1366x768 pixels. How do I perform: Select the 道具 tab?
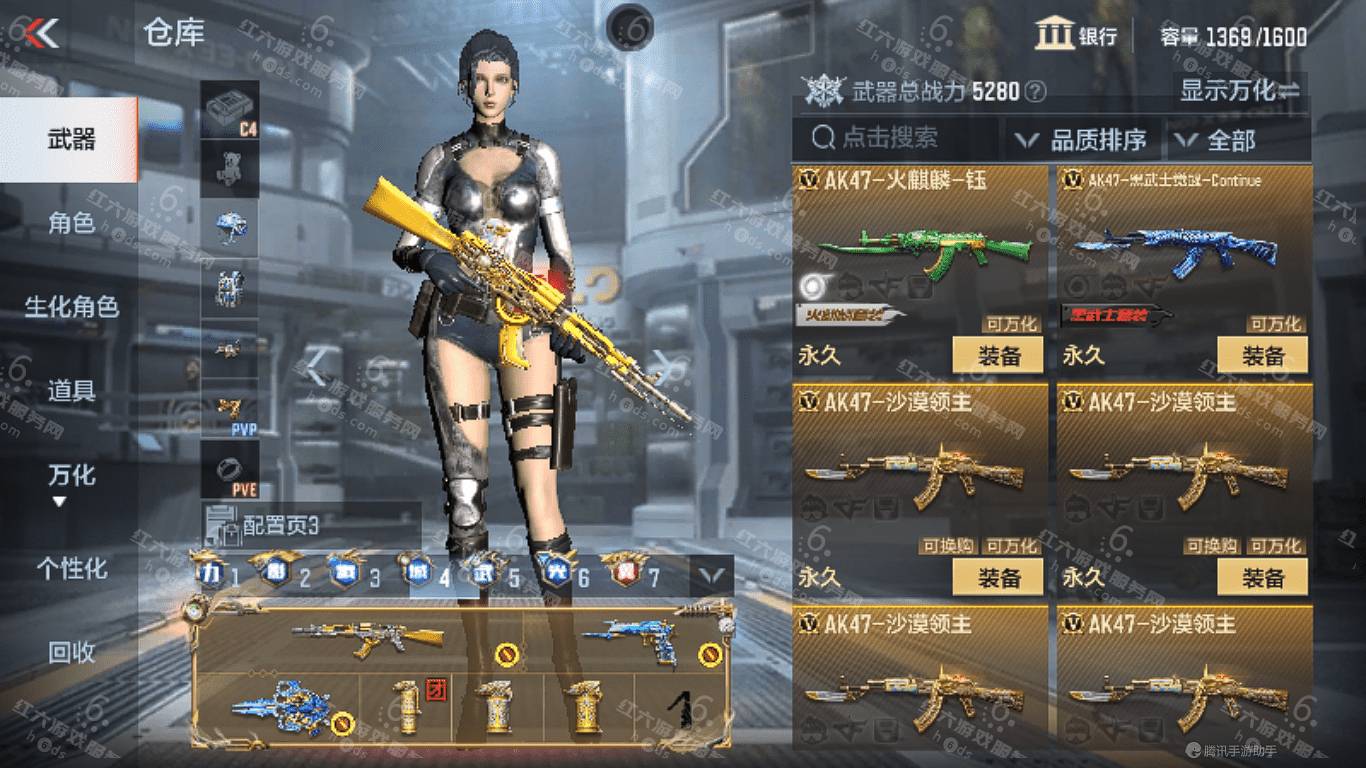70,391
